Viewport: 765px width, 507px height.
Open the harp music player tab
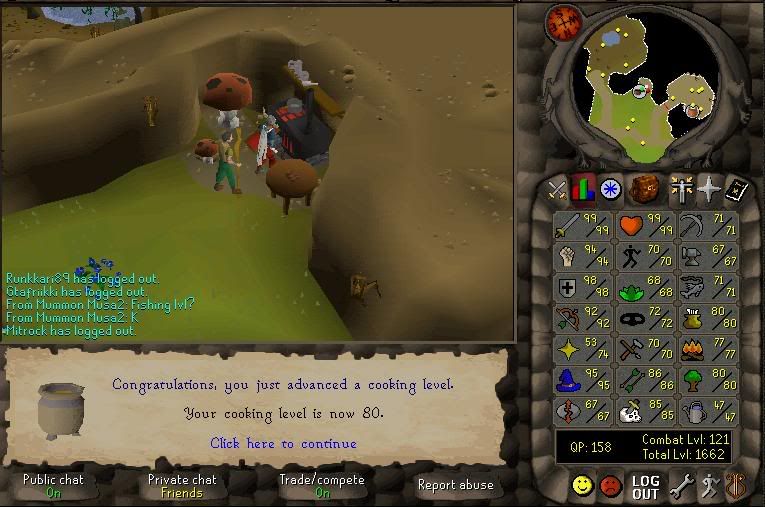739,487
